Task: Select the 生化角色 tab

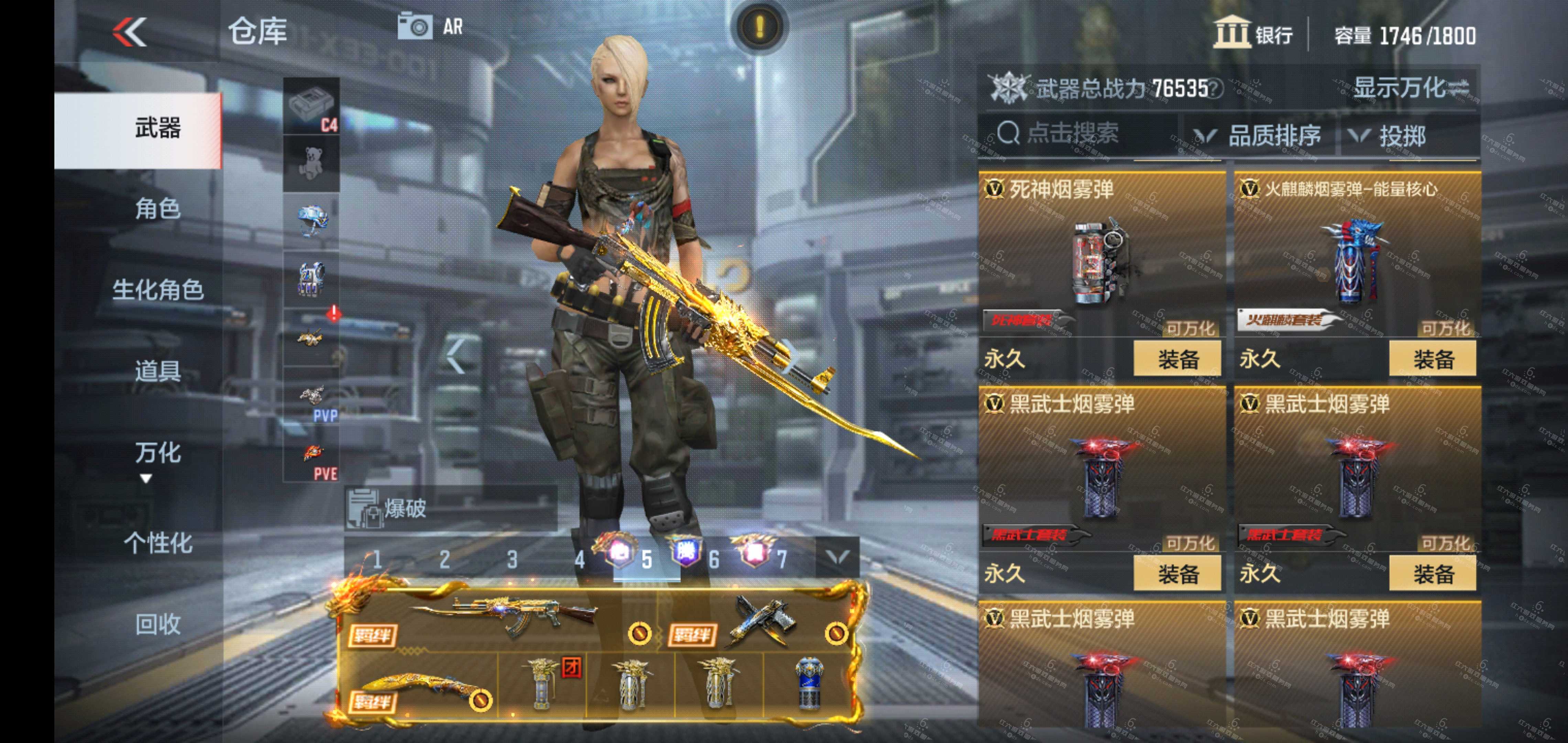Action: tap(157, 290)
